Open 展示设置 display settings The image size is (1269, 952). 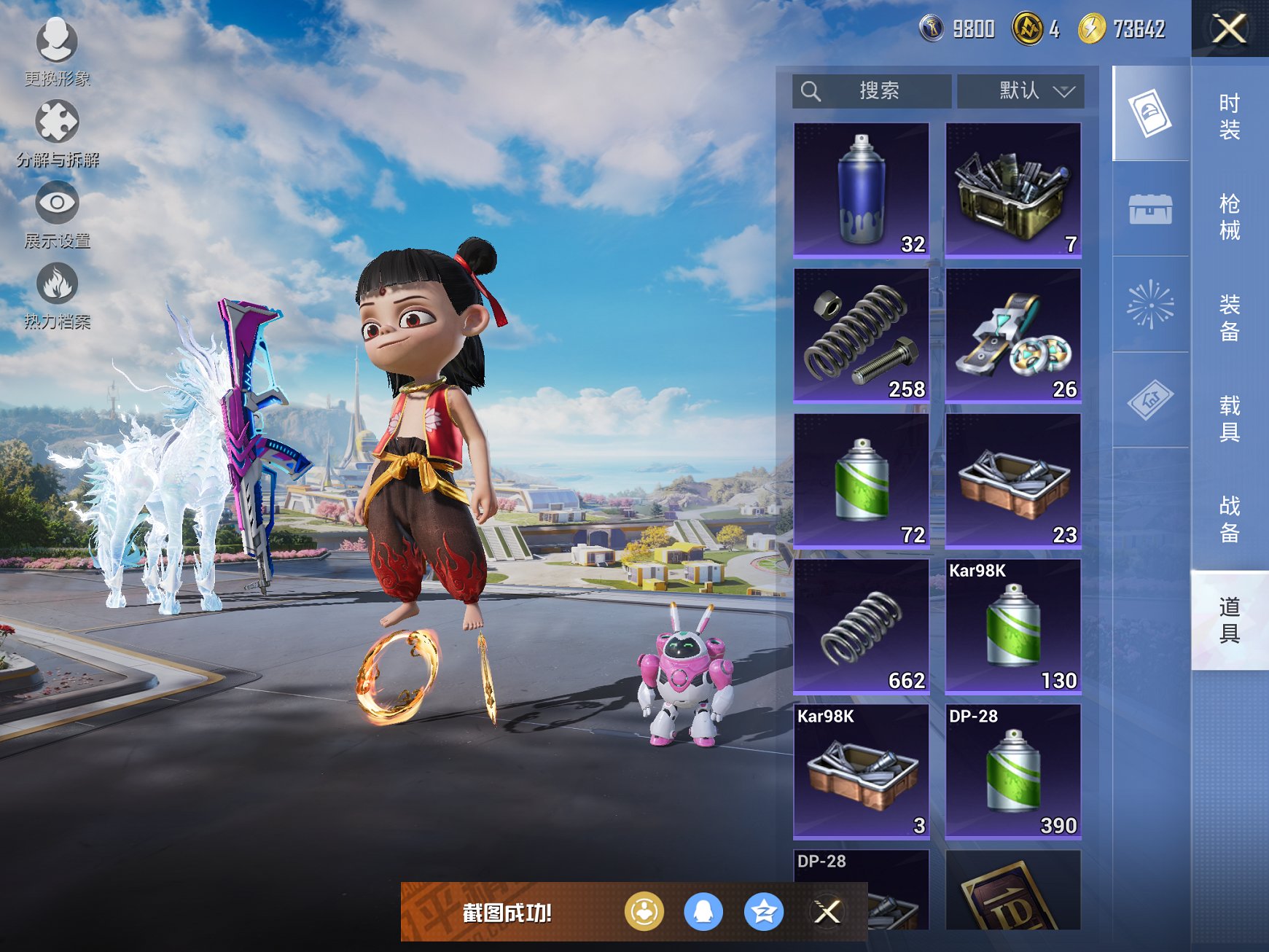57,214
